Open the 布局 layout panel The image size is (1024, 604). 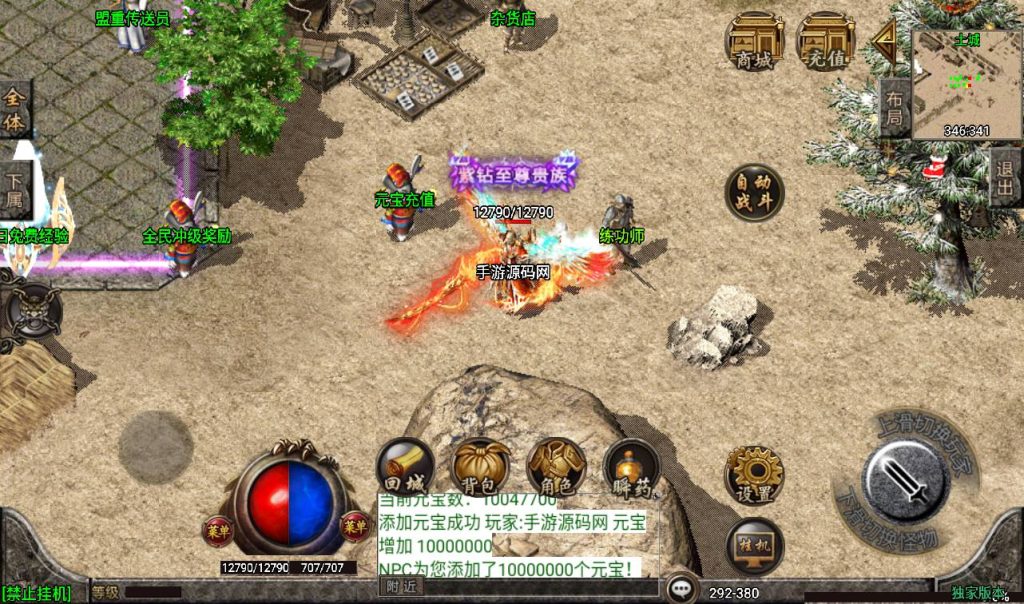tap(893, 110)
